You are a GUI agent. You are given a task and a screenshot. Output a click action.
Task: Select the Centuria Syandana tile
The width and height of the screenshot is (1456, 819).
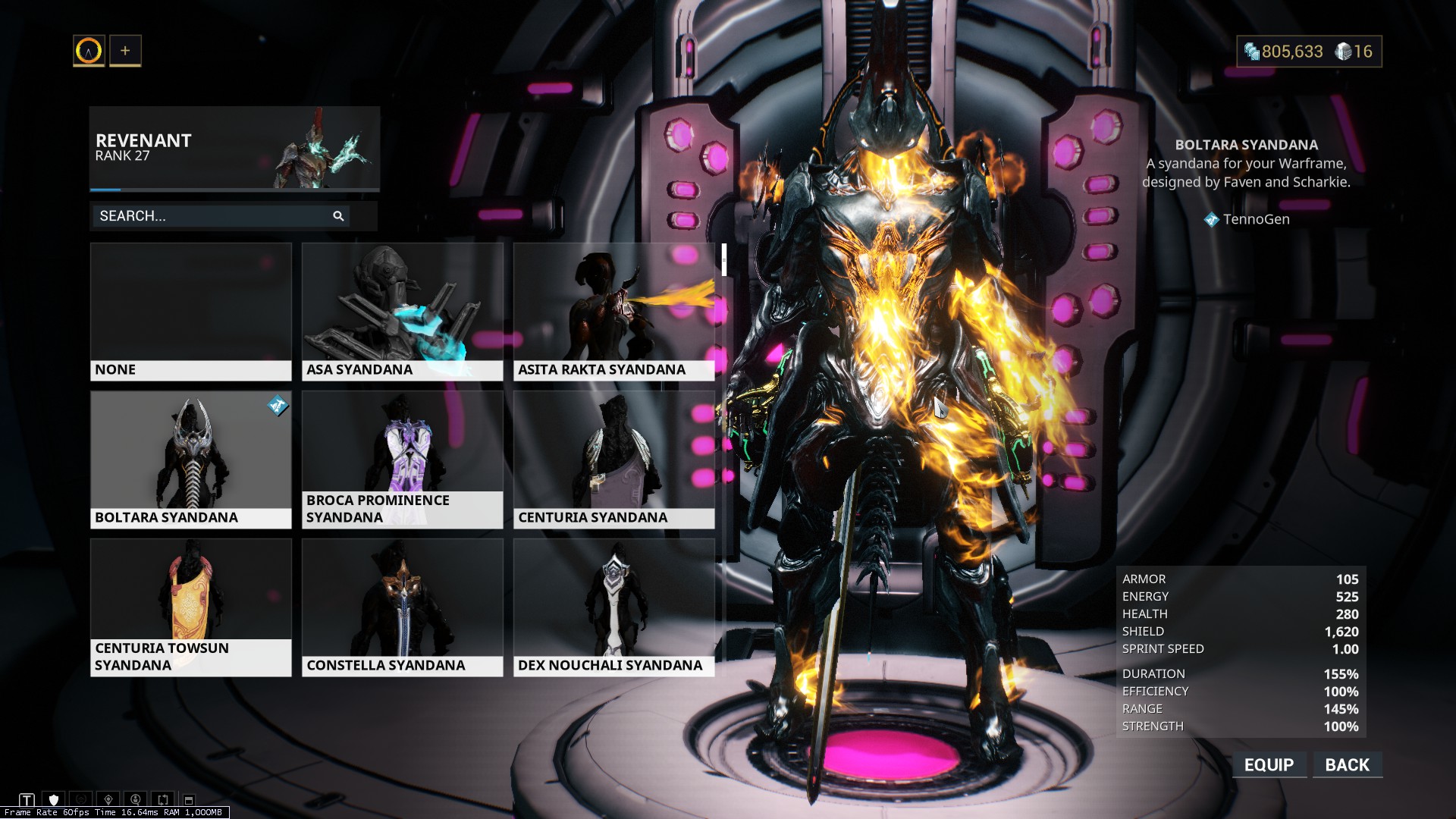click(613, 460)
